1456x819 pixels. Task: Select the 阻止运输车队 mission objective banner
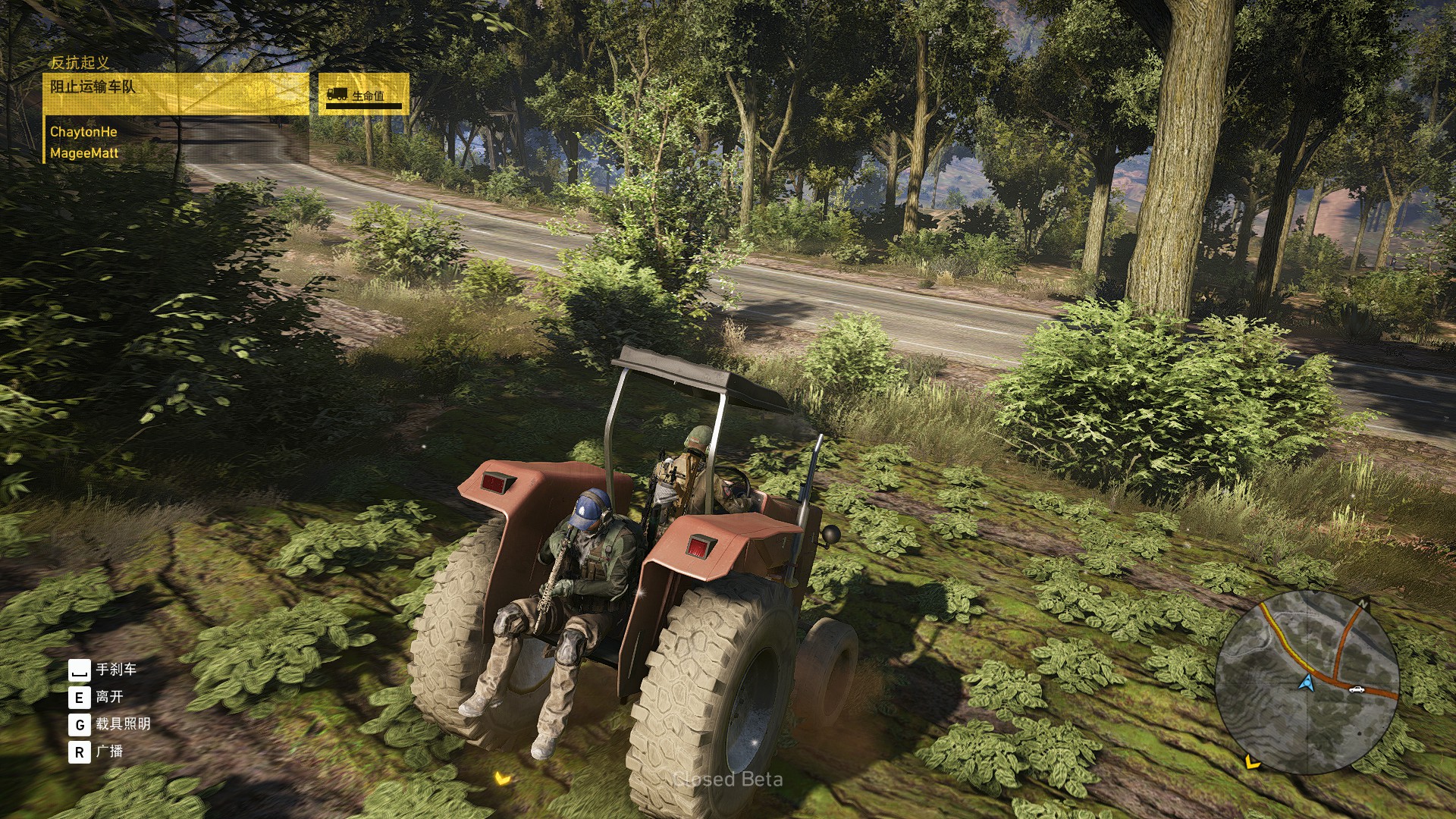tap(176, 93)
